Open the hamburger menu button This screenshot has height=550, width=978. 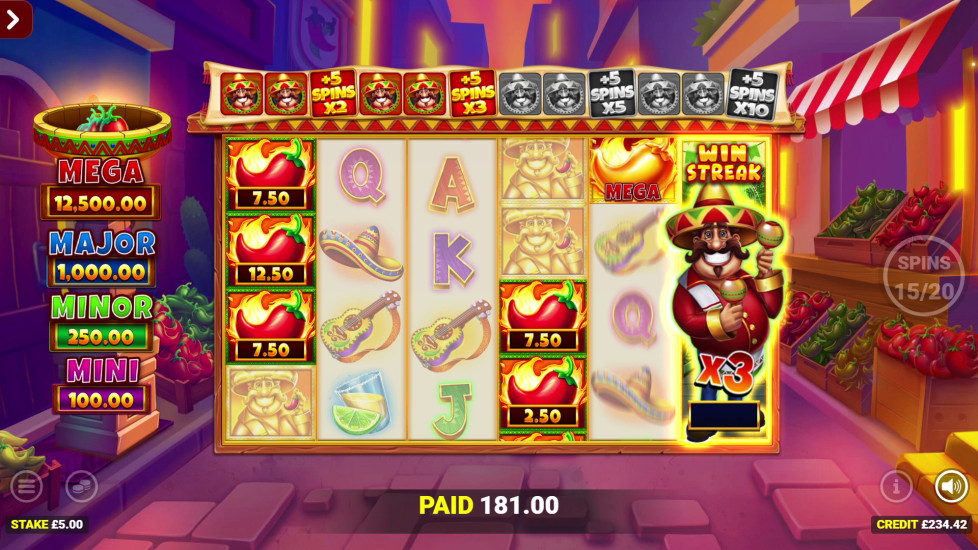tap(26, 487)
